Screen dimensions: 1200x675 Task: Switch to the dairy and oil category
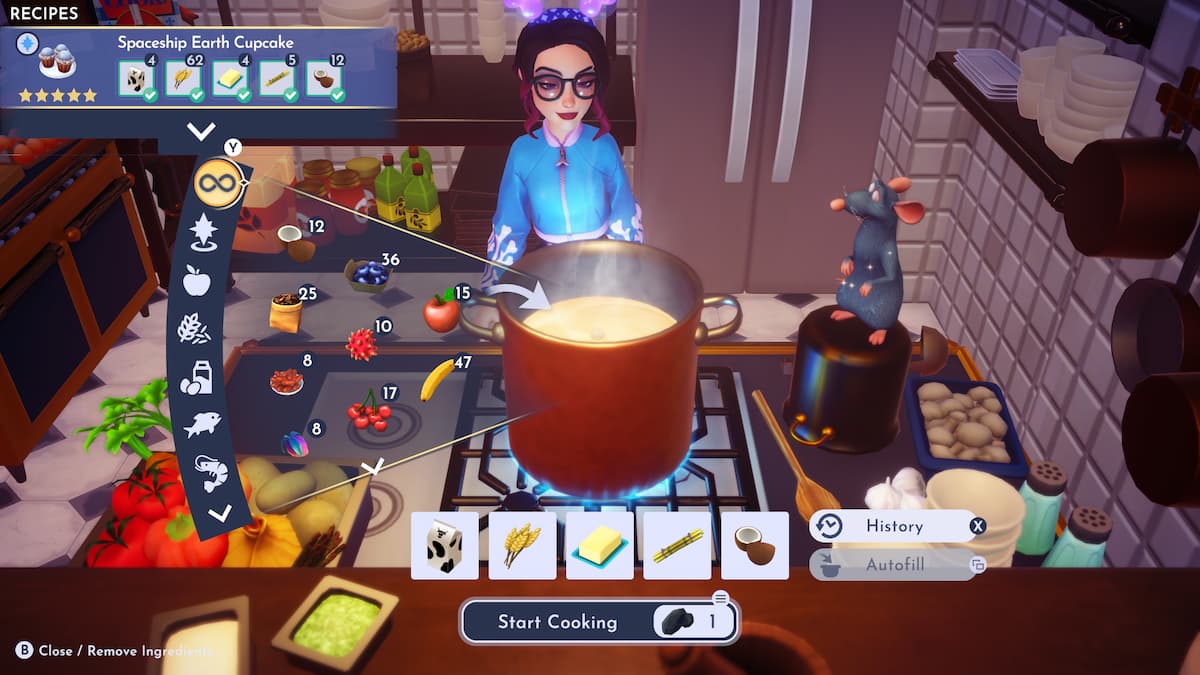coord(195,377)
